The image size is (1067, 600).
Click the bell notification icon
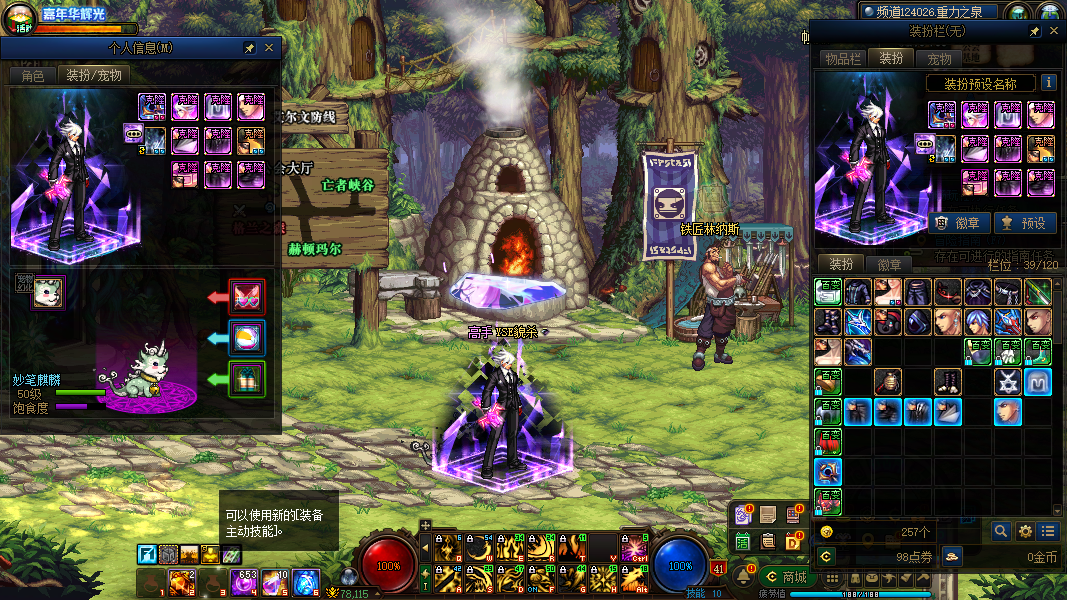pyautogui.click(x=744, y=577)
